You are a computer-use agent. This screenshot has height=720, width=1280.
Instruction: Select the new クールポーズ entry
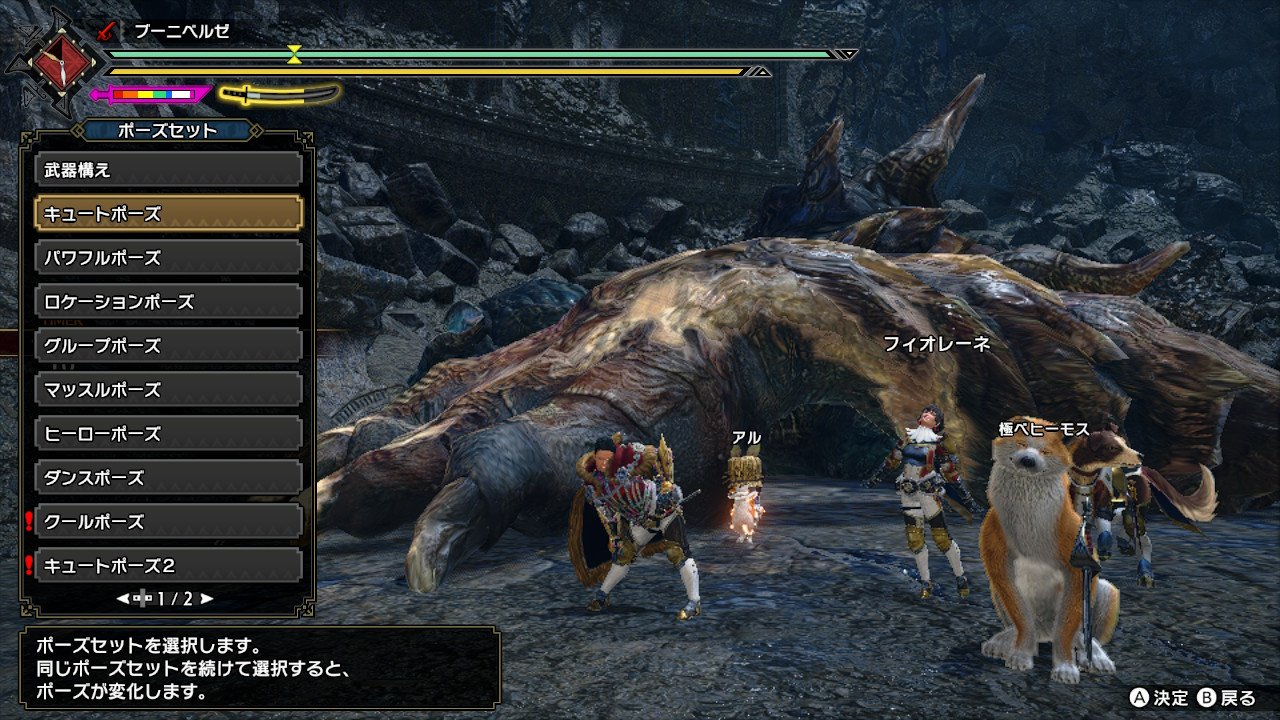click(x=168, y=522)
